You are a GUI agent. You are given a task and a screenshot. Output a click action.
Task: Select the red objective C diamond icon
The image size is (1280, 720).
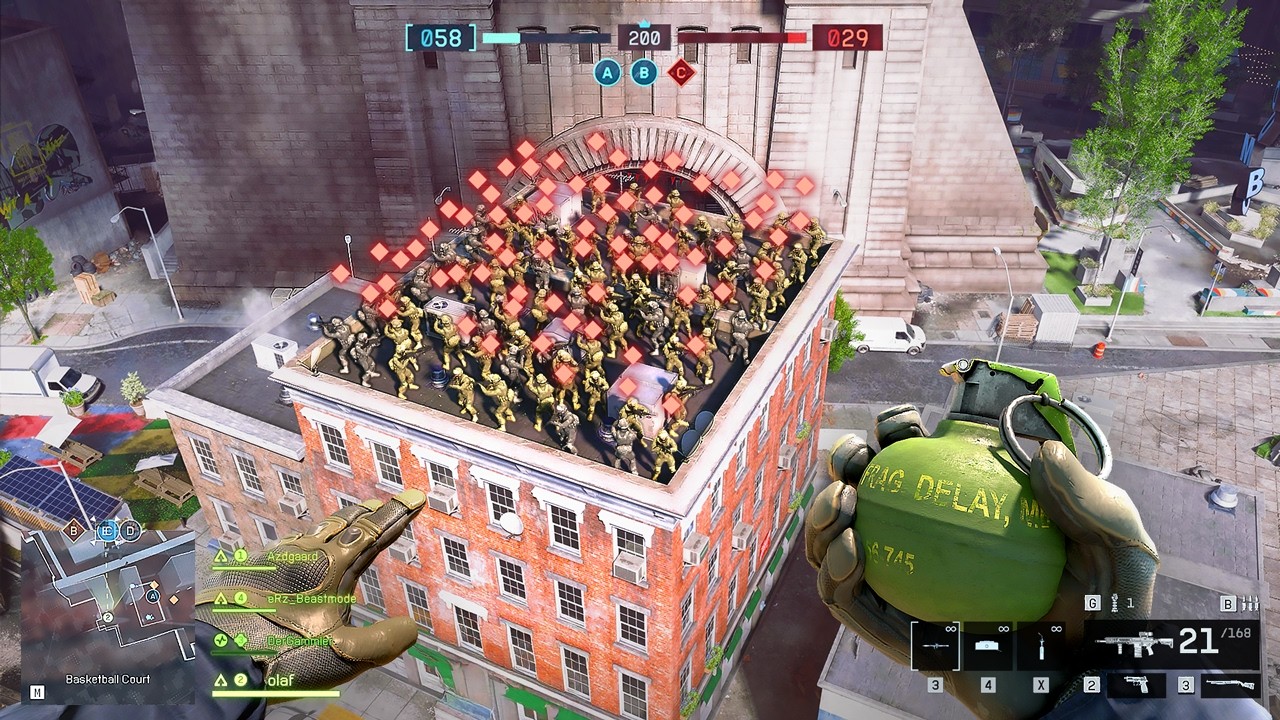point(681,72)
